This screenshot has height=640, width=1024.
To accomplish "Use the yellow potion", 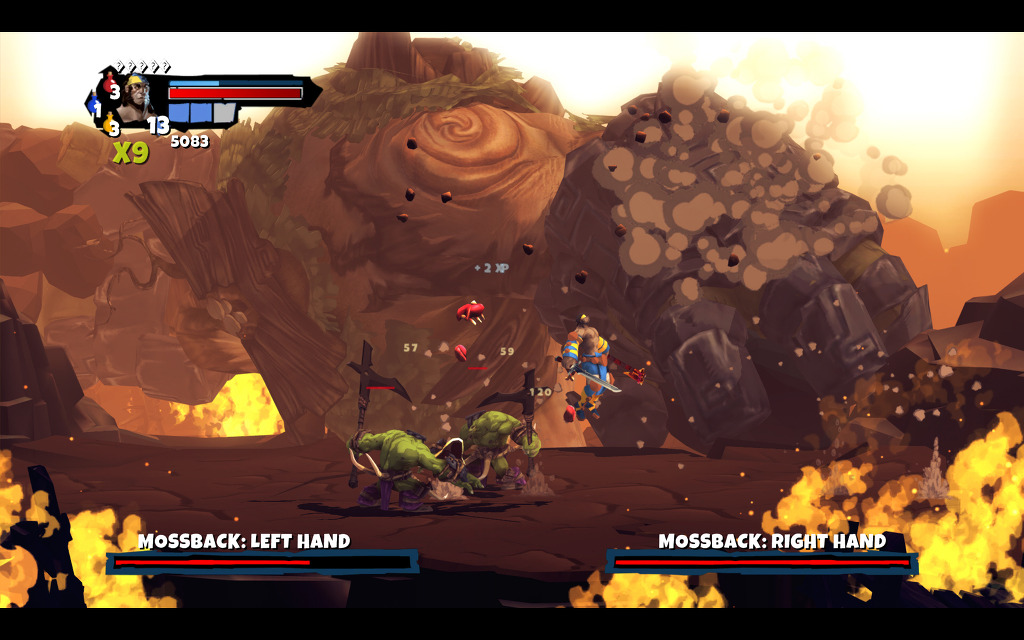I will tap(111, 124).
